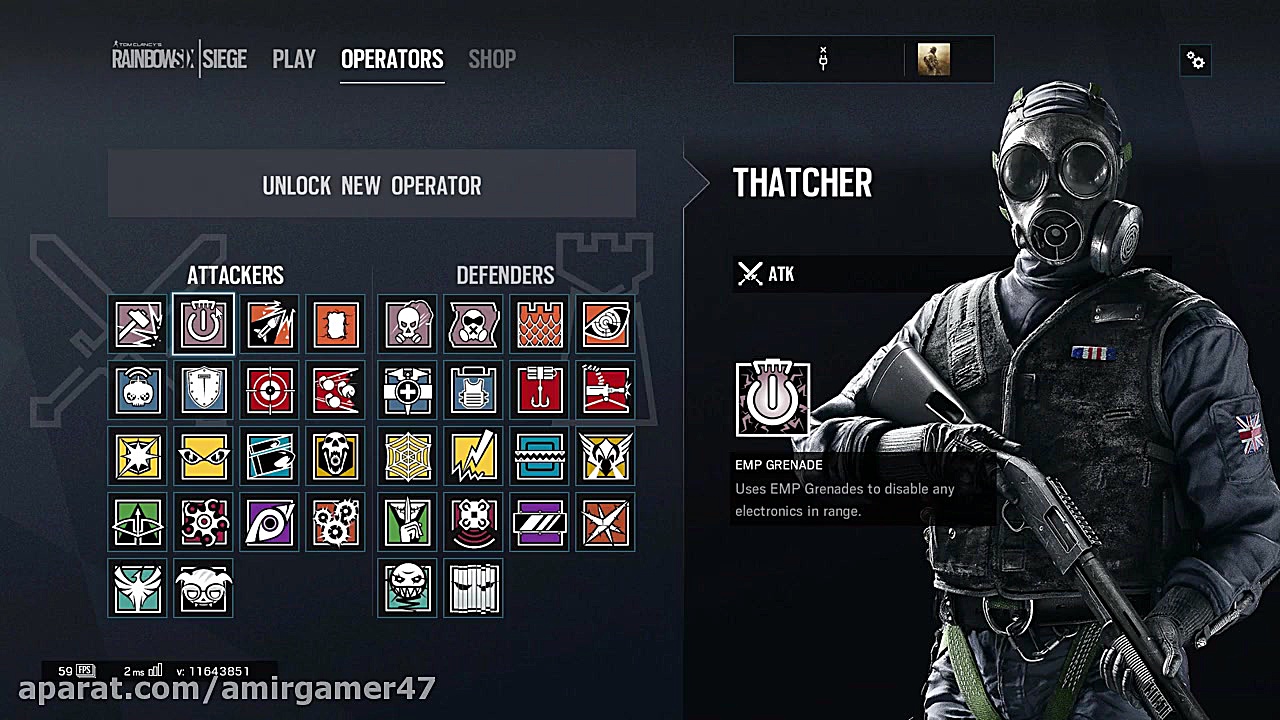The image size is (1280, 720).
Task: Choose Thatcher's EMP power-symbol tile
Action: point(204,324)
